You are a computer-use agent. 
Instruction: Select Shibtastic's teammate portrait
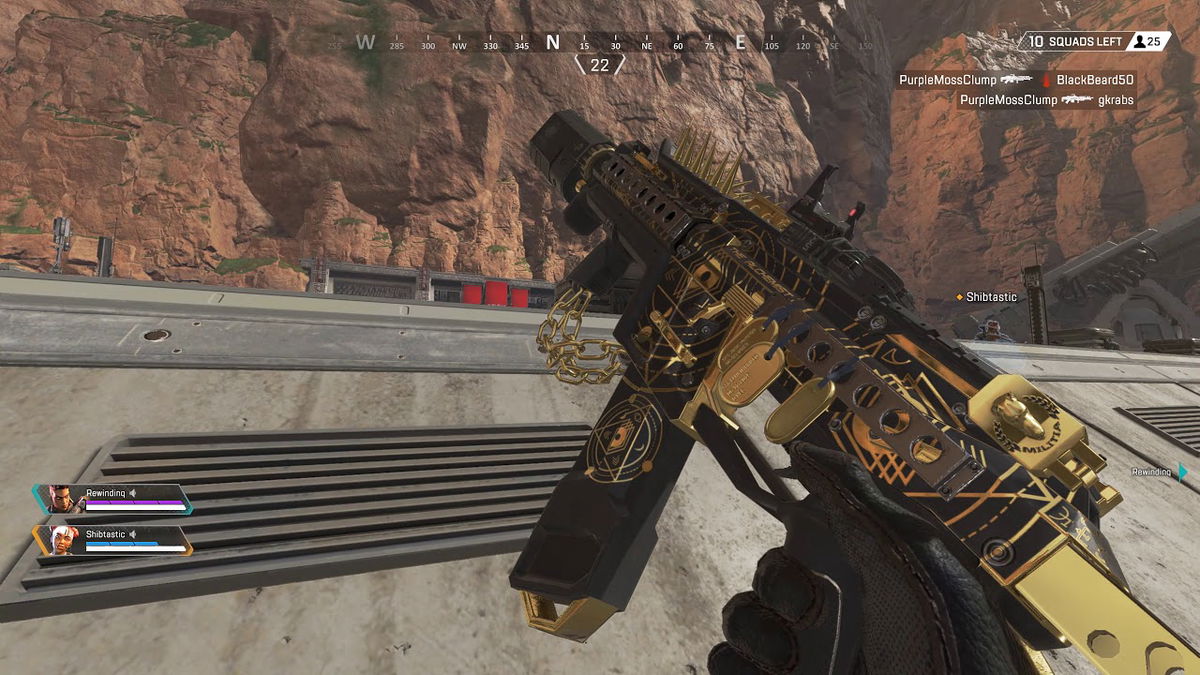[x=64, y=540]
